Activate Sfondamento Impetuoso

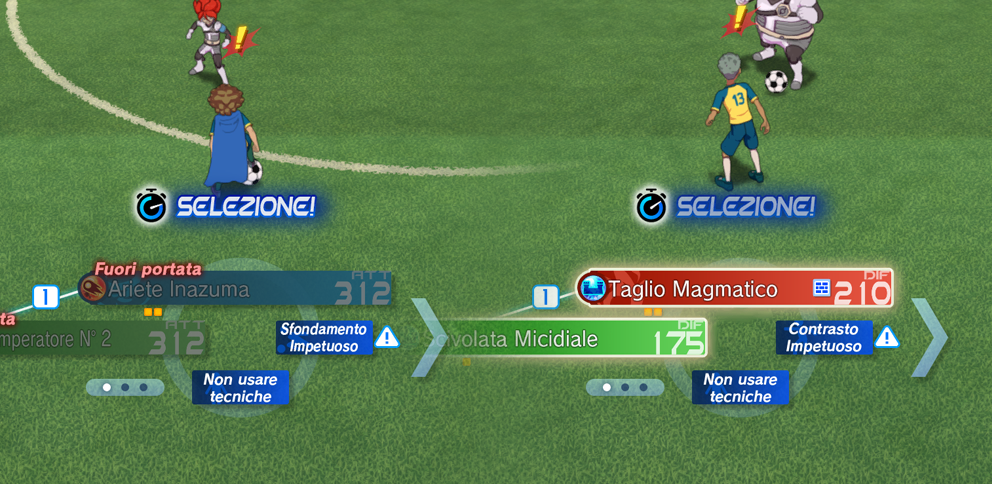coord(324,338)
